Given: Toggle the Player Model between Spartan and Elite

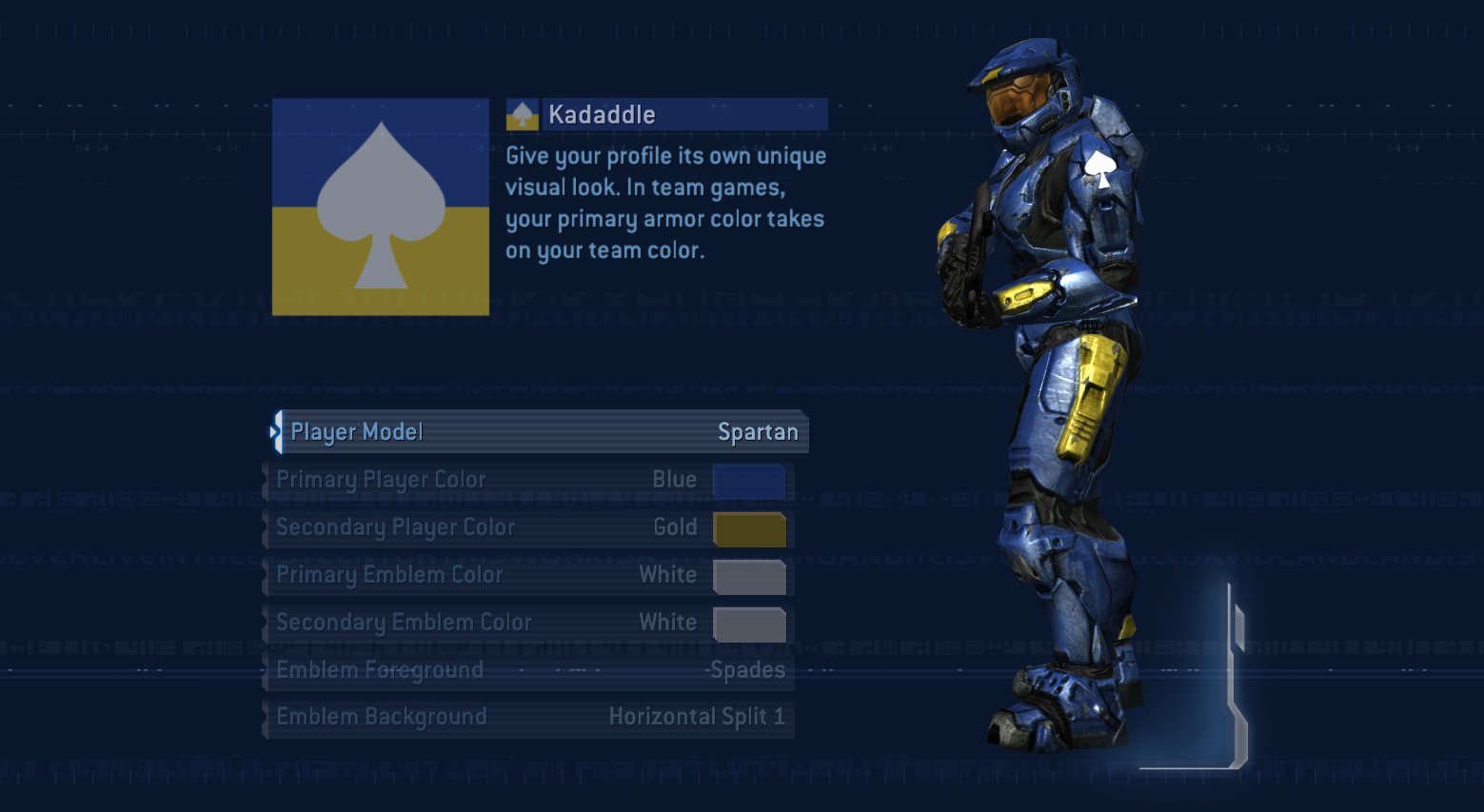Looking at the screenshot, I should 538,431.
